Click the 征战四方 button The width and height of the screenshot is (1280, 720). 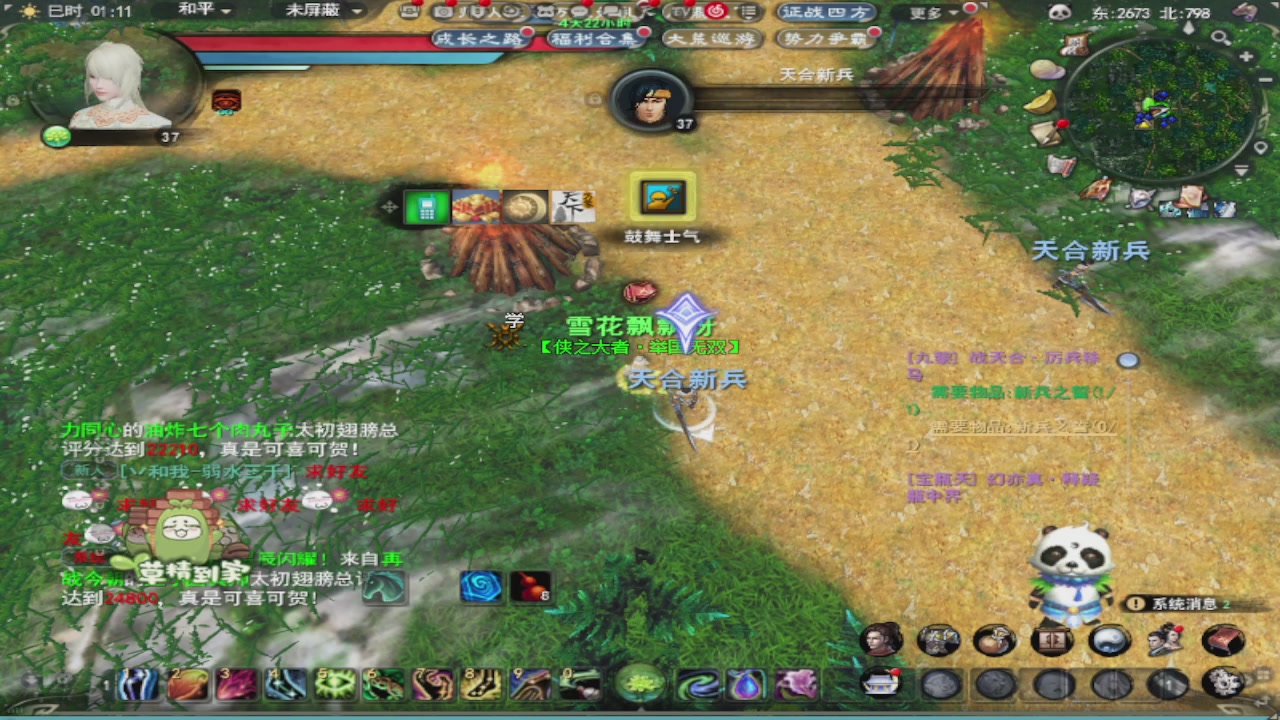click(825, 12)
